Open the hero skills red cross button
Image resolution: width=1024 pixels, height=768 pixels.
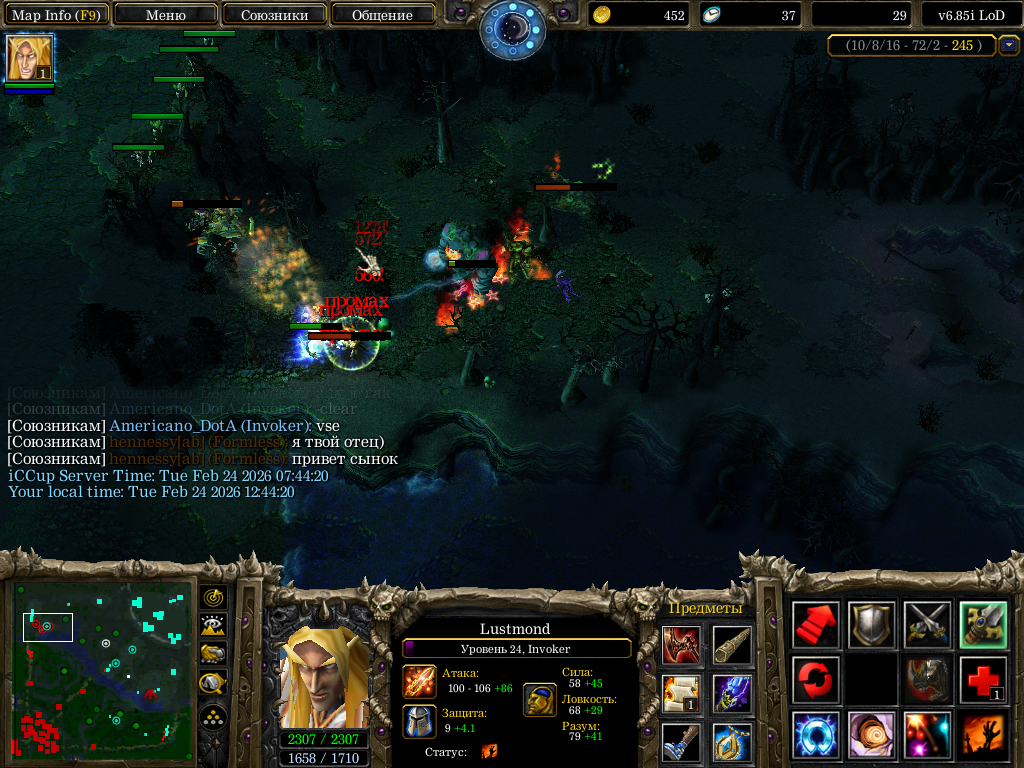point(983,680)
